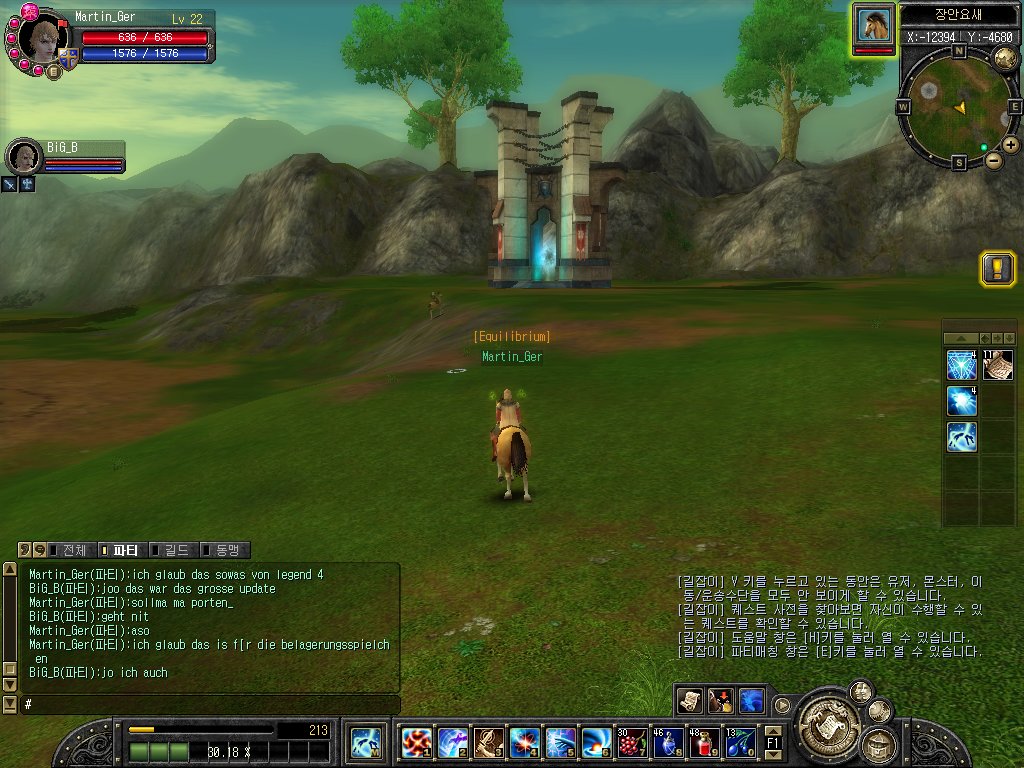The height and width of the screenshot is (768, 1024).
Task: Select the horse mount portrait
Action: tap(874, 24)
